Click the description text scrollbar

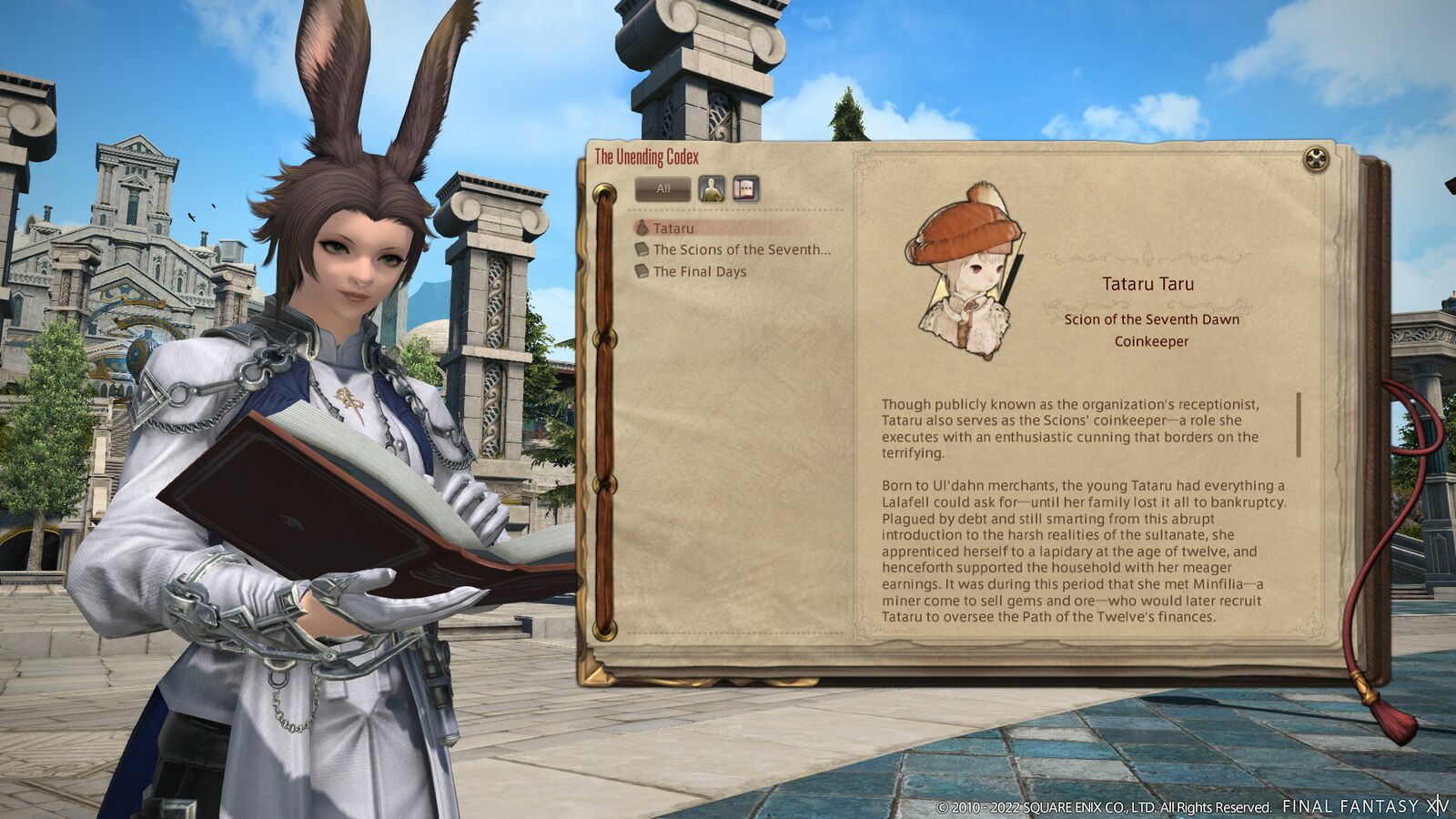(1299, 425)
